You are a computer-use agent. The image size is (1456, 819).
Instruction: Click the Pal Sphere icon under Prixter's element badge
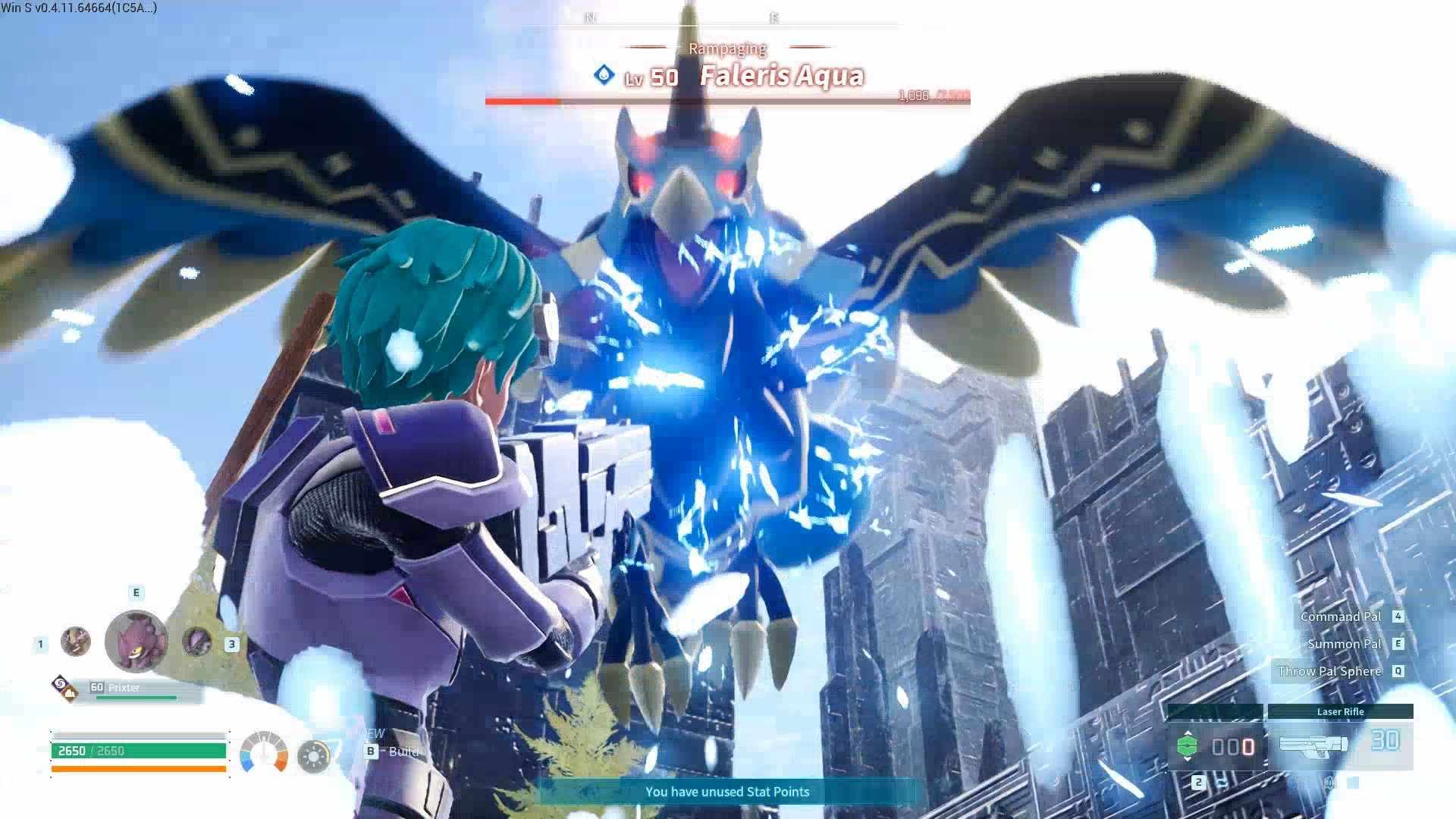[70, 695]
